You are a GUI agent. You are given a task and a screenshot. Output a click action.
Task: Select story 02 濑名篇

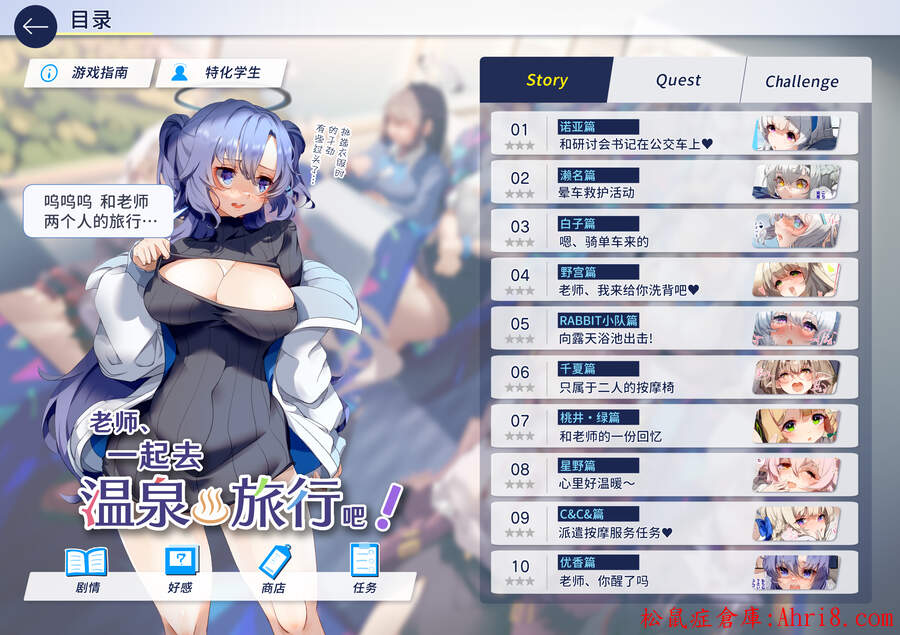coord(674,183)
